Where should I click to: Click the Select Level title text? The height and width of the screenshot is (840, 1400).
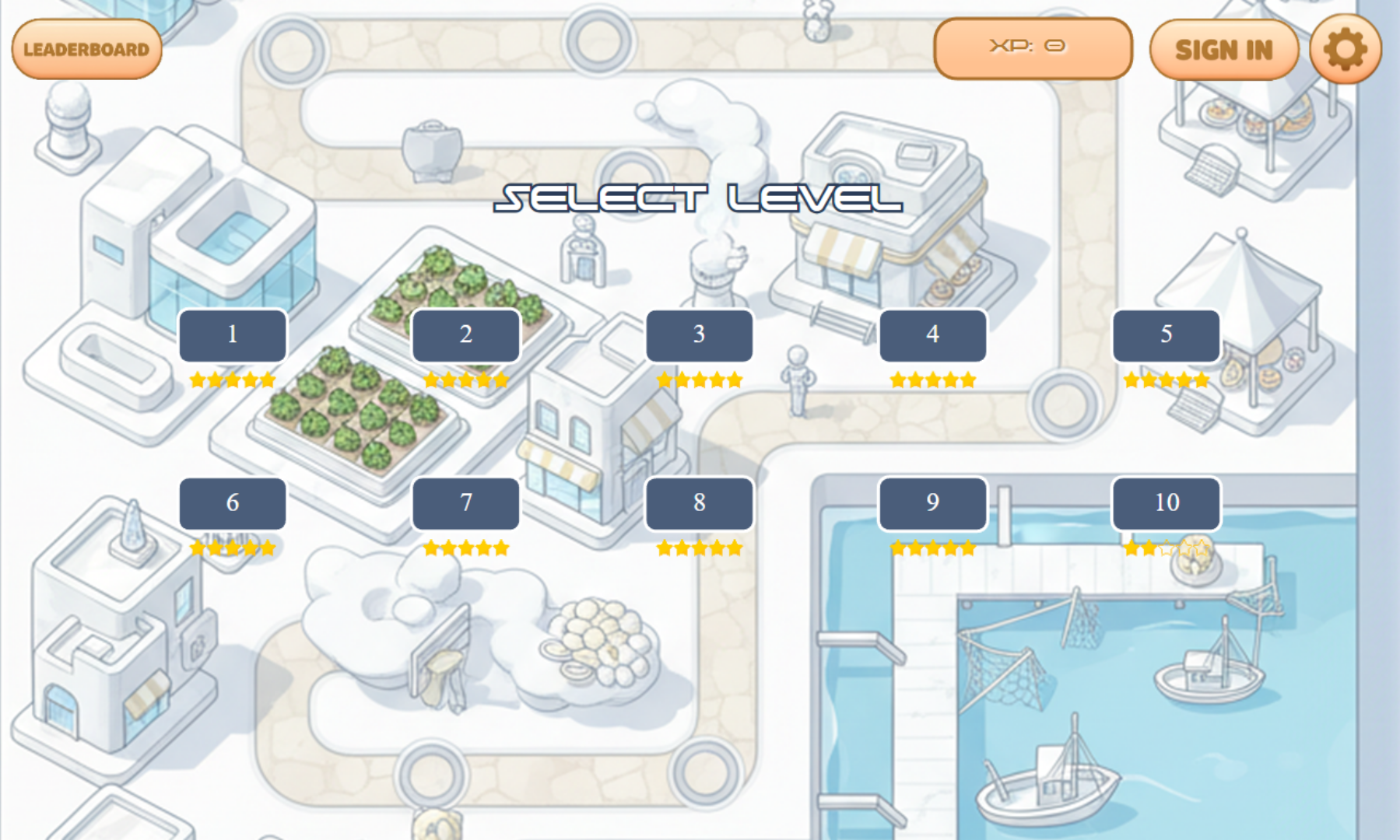(x=699, y=200)
